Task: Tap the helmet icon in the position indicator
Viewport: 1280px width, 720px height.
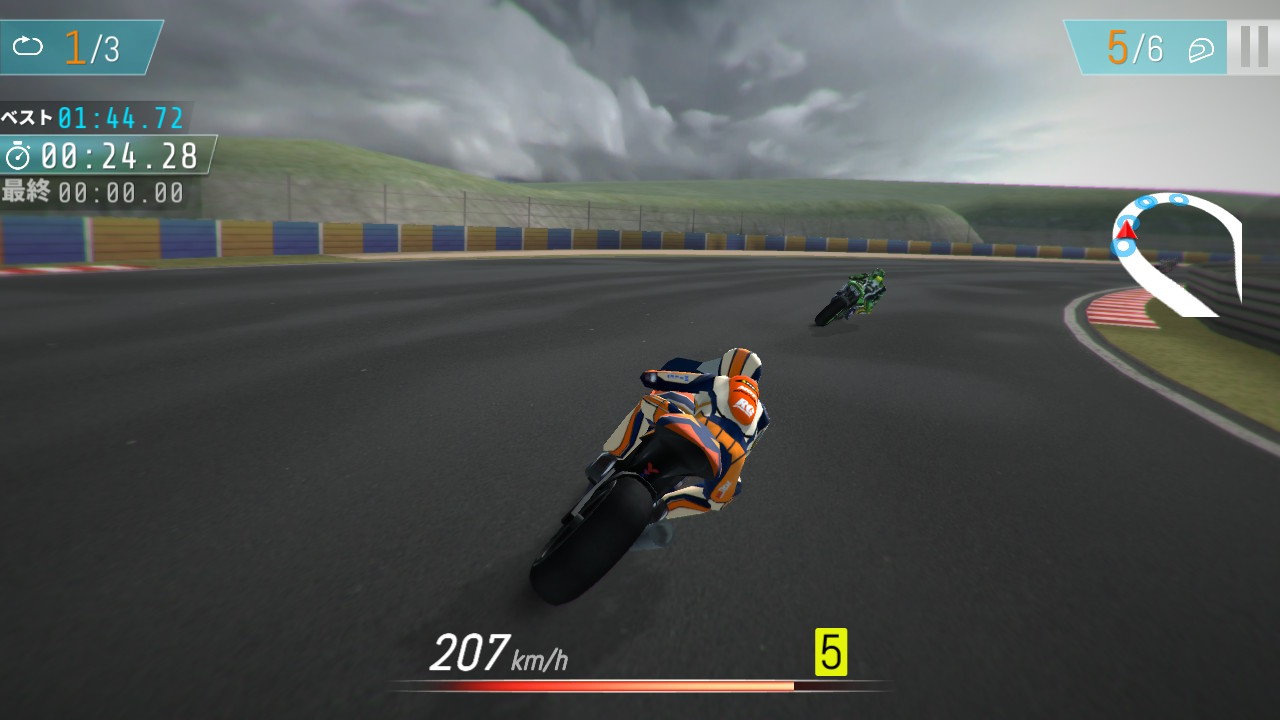Action: click(x=1200, y=50)
